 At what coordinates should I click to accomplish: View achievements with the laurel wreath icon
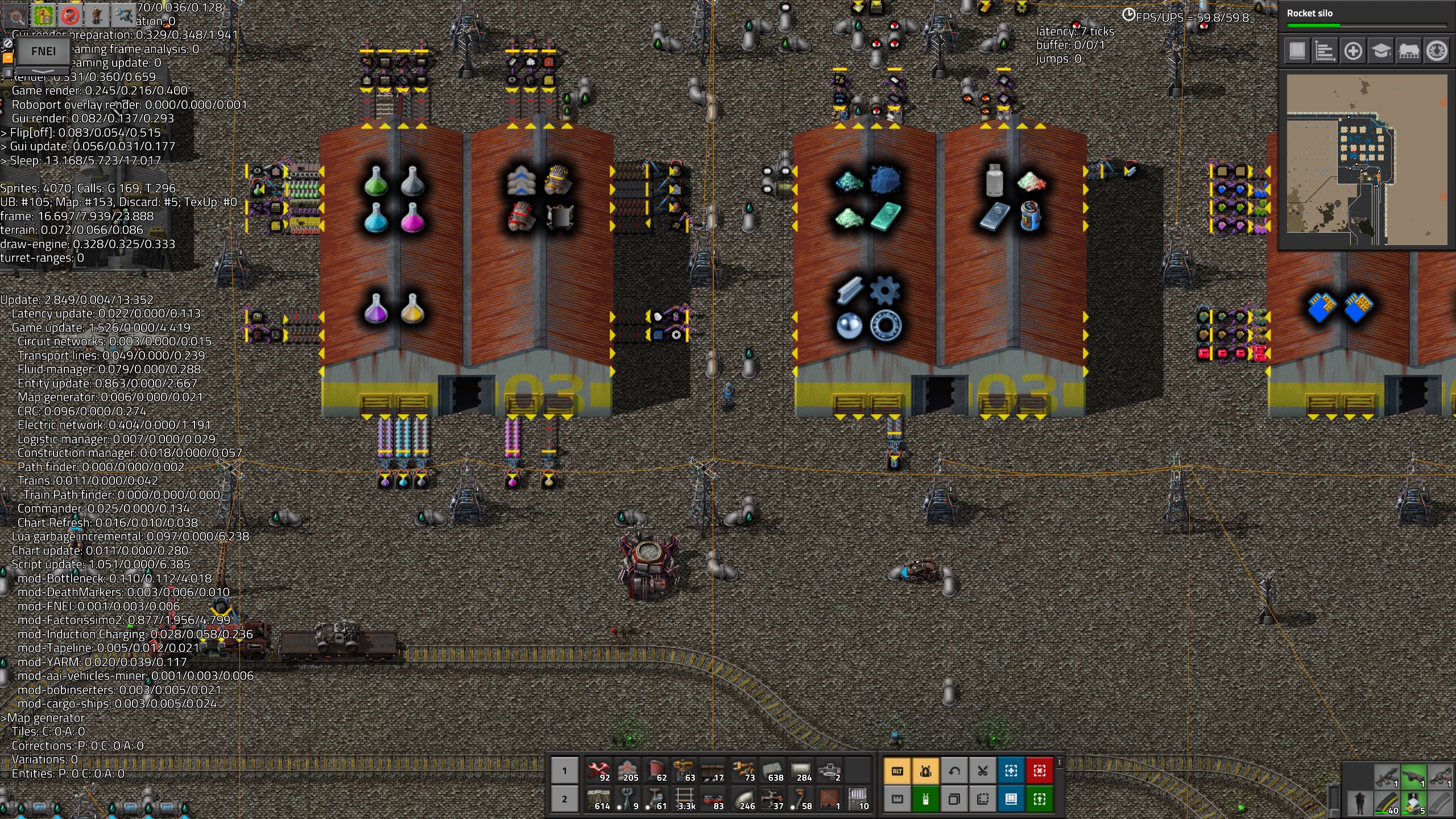tap(1437, 52)
